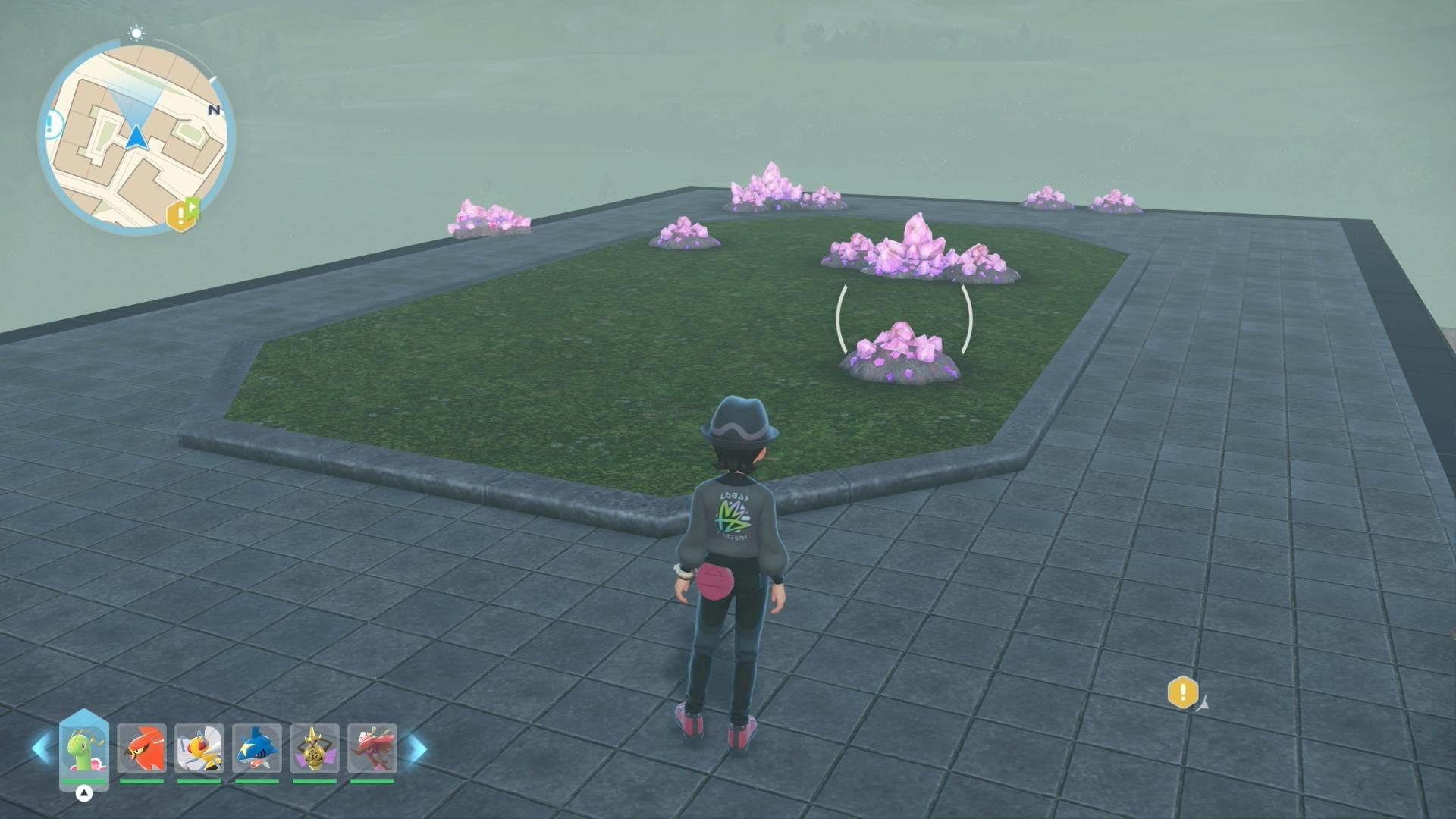The image size is (1456, 819).
Task: Switch to Beedrill in the party bar
Action: [199, 748]
